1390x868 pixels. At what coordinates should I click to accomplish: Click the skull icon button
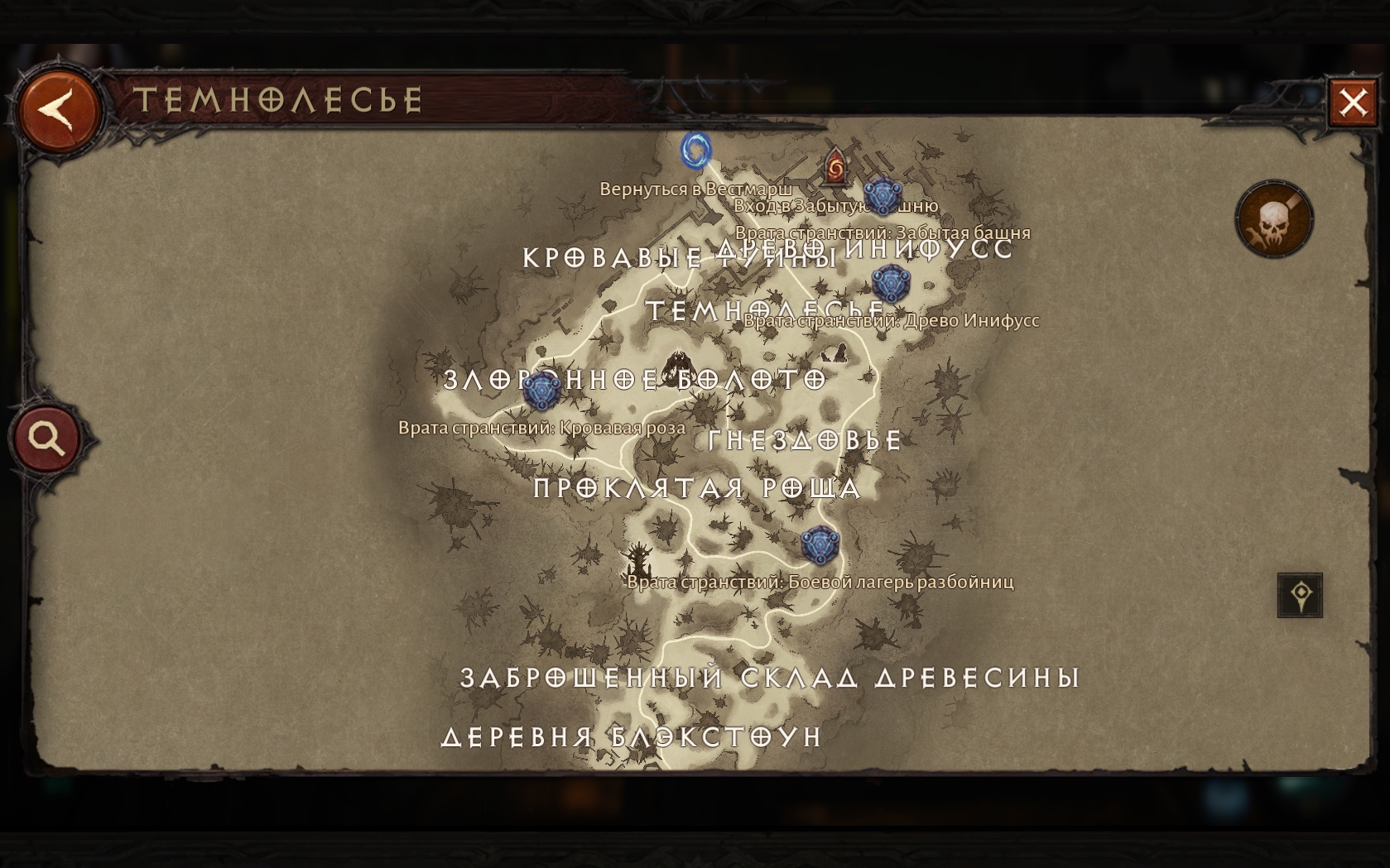coord(1273,220)
